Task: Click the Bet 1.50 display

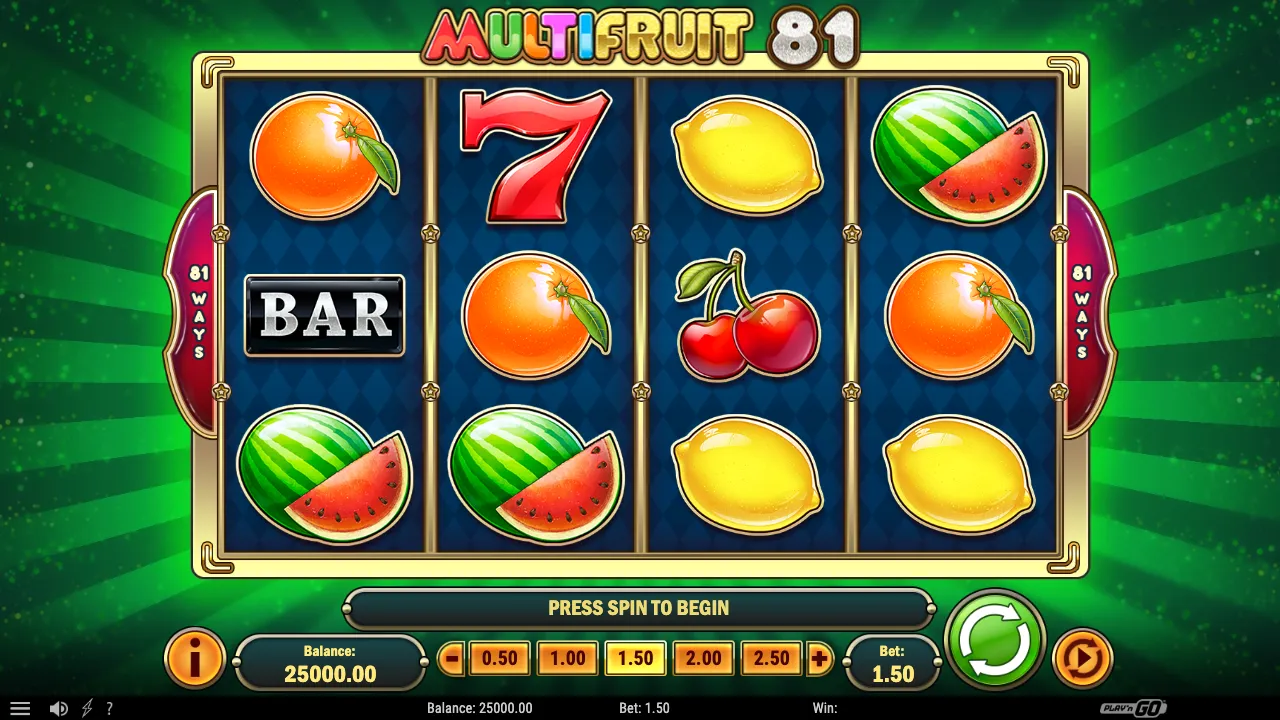Action: tap(891, 662)
